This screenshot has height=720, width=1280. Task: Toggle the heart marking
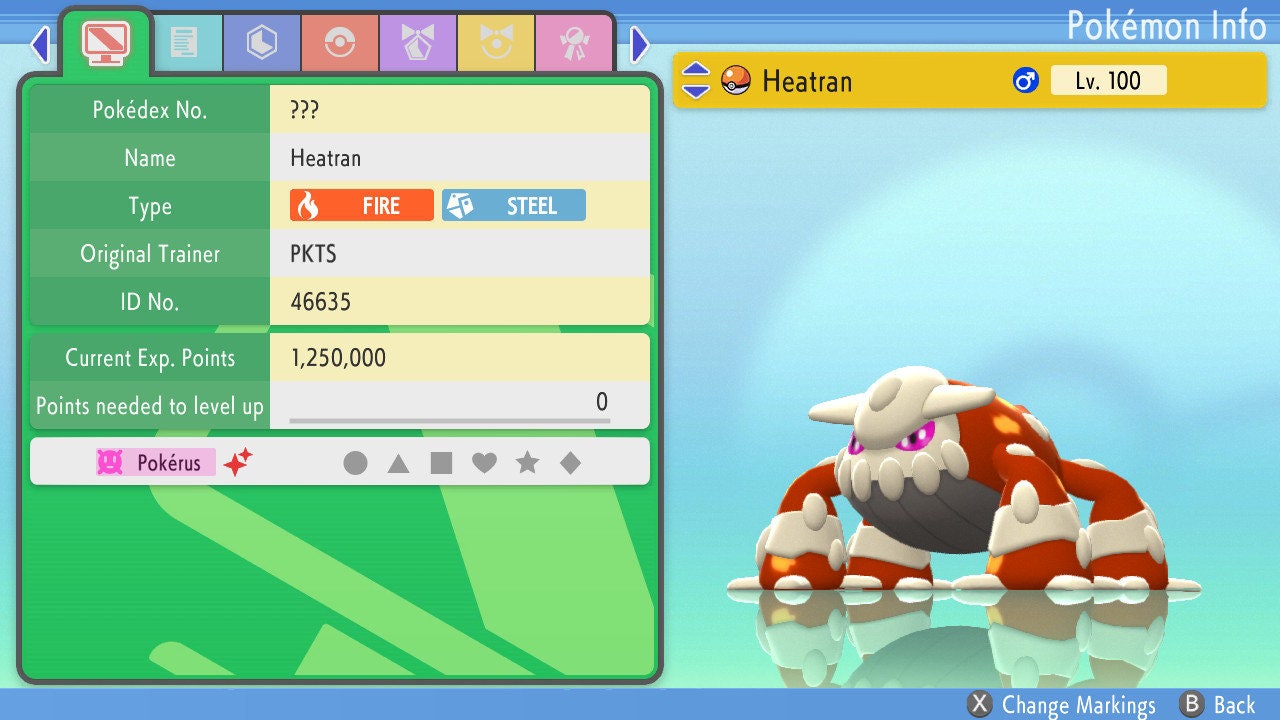click(484, 463)
